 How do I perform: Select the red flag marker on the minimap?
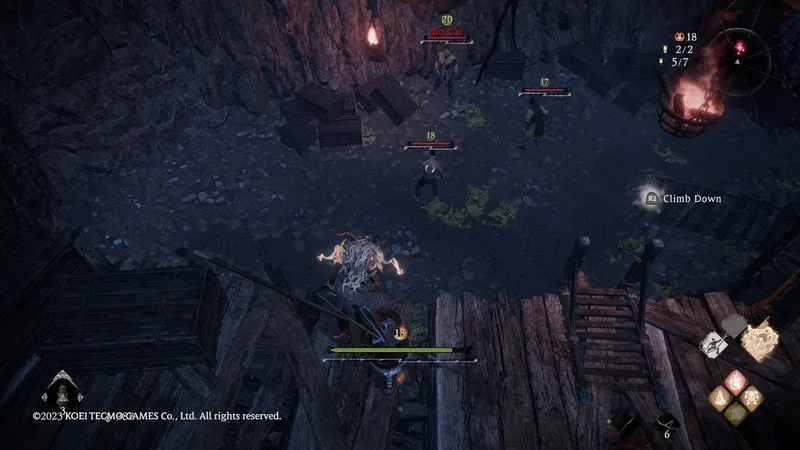[742, 46]
